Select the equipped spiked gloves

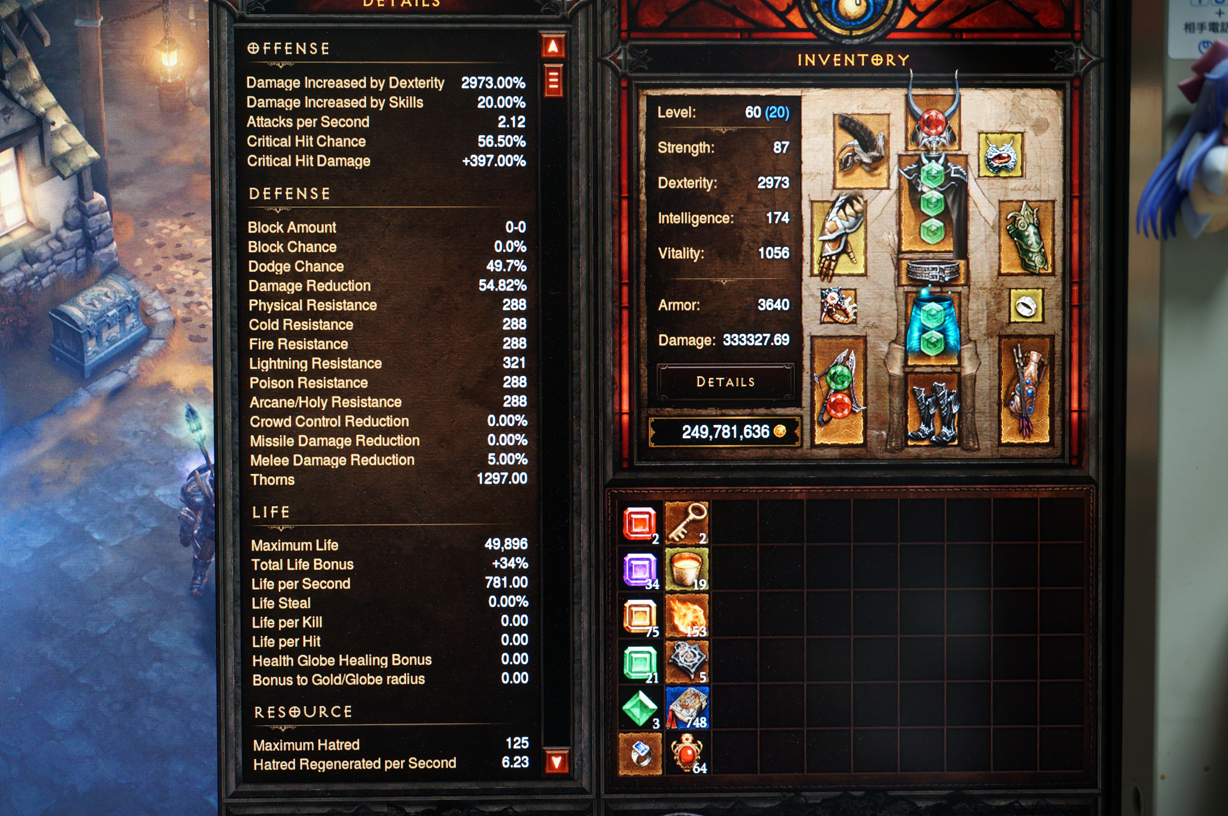tap(838, 237)
